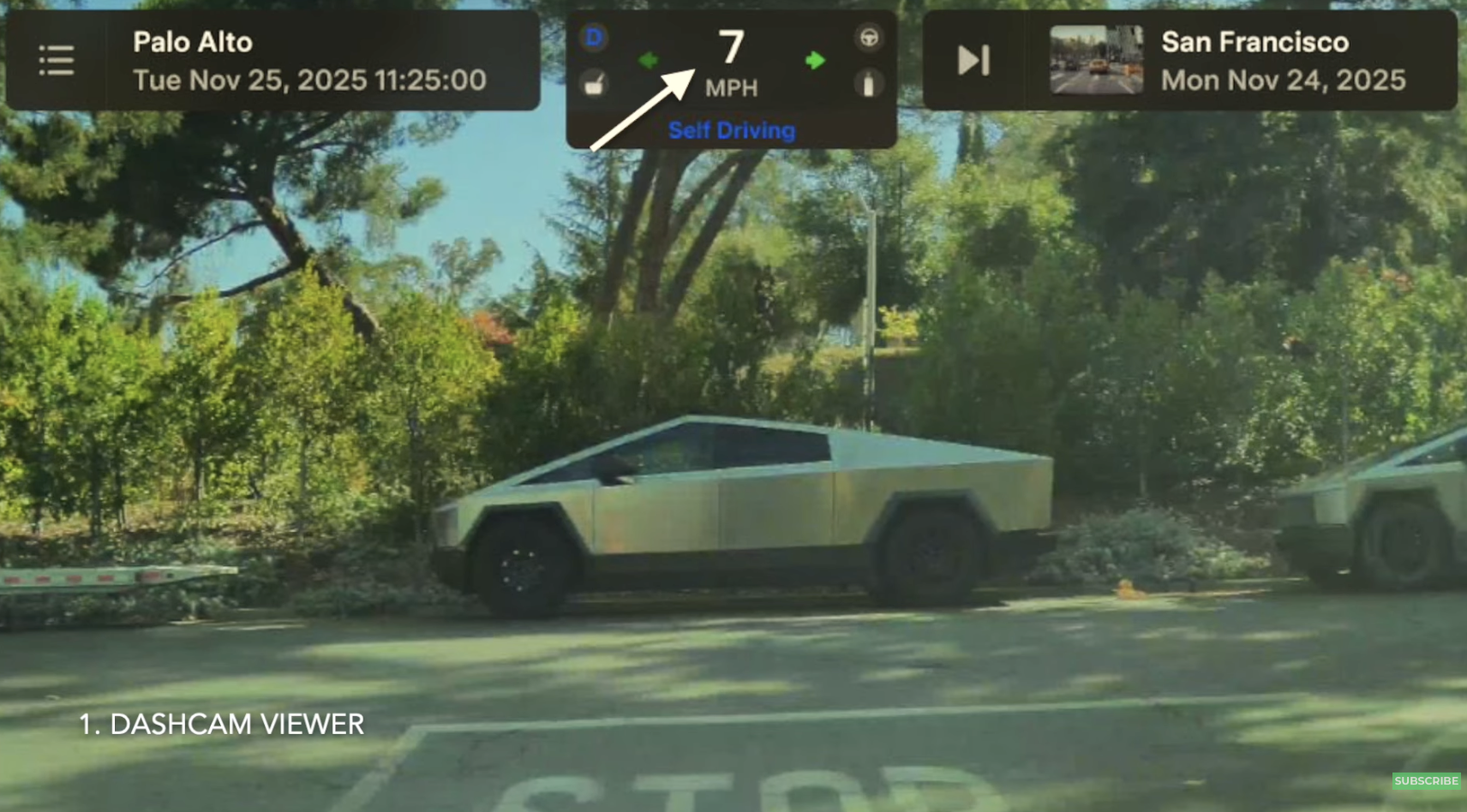Screen dimensions: 1467x812
Task: Click the San Francisco clip preview thumbnail
Action: [x=1098, y=60]
